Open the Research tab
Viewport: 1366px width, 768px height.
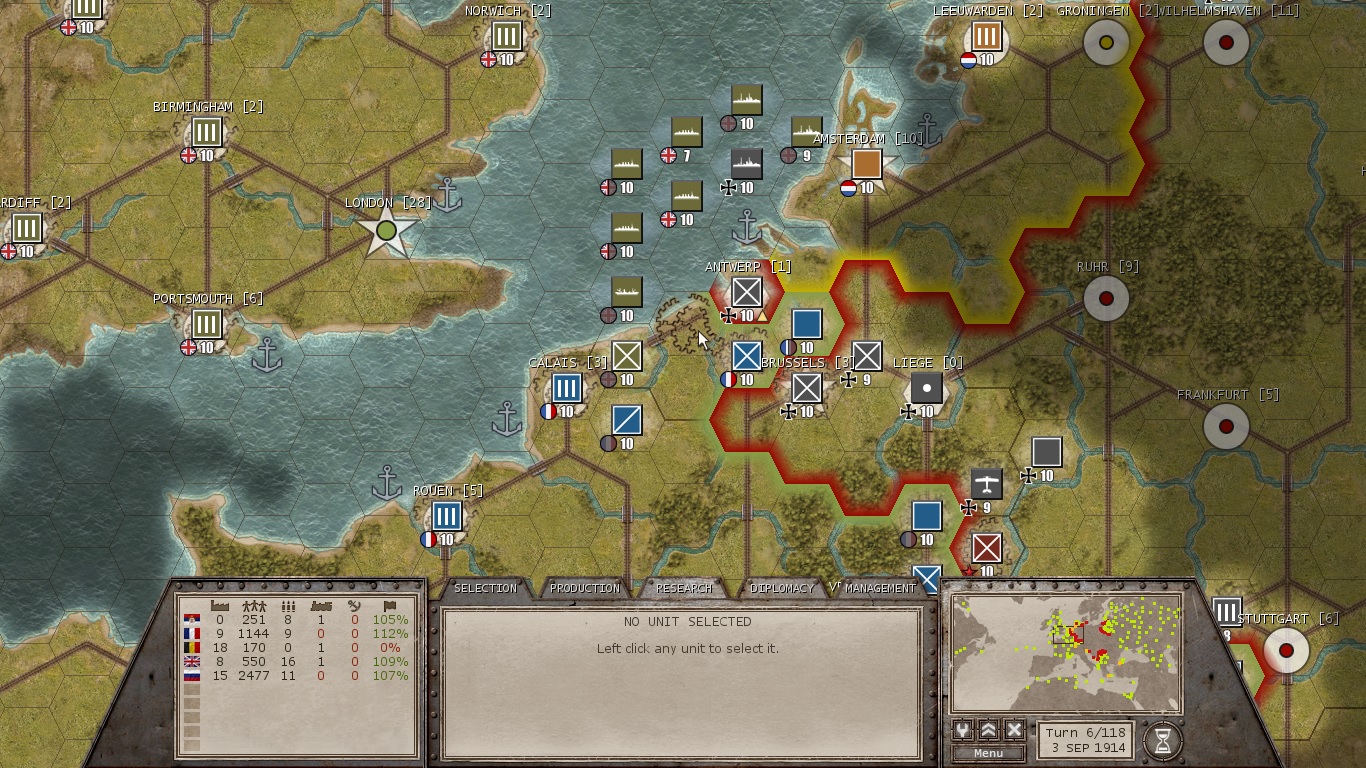pos(684,588)
